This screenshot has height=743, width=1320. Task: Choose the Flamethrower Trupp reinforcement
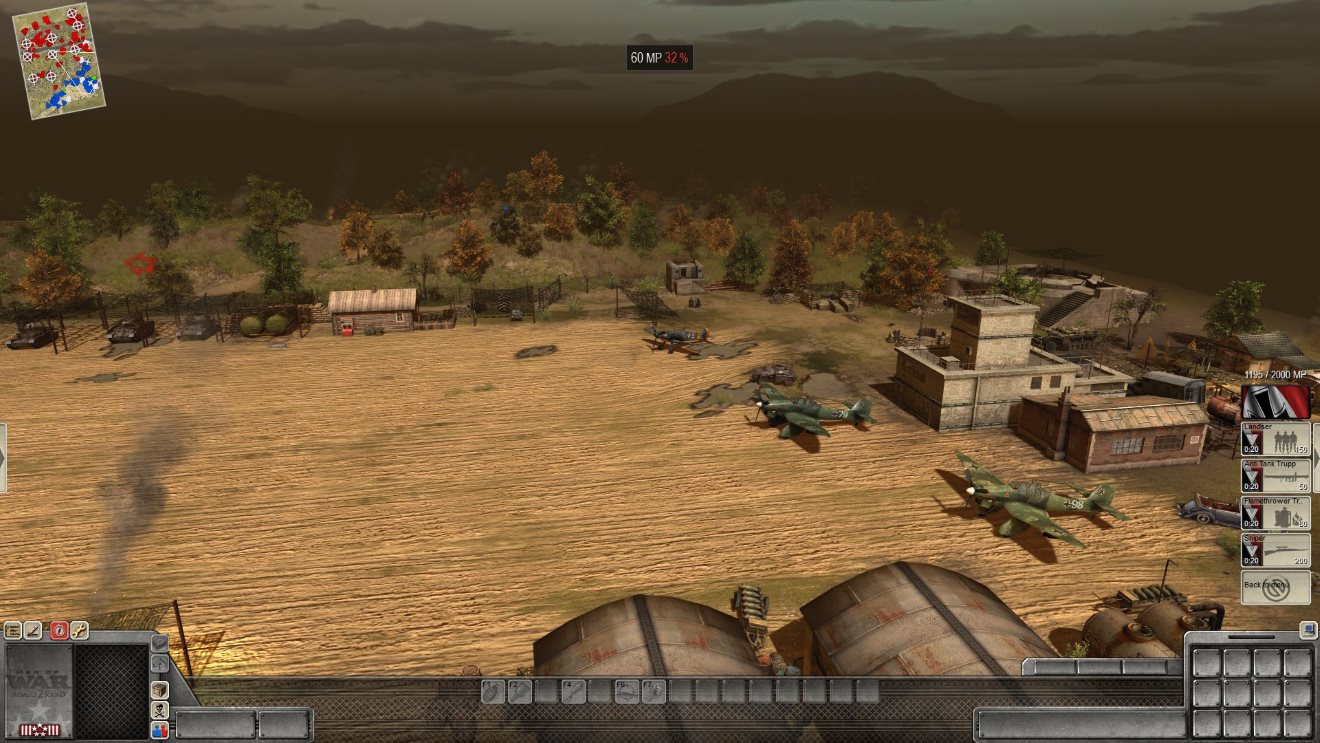1275,513
